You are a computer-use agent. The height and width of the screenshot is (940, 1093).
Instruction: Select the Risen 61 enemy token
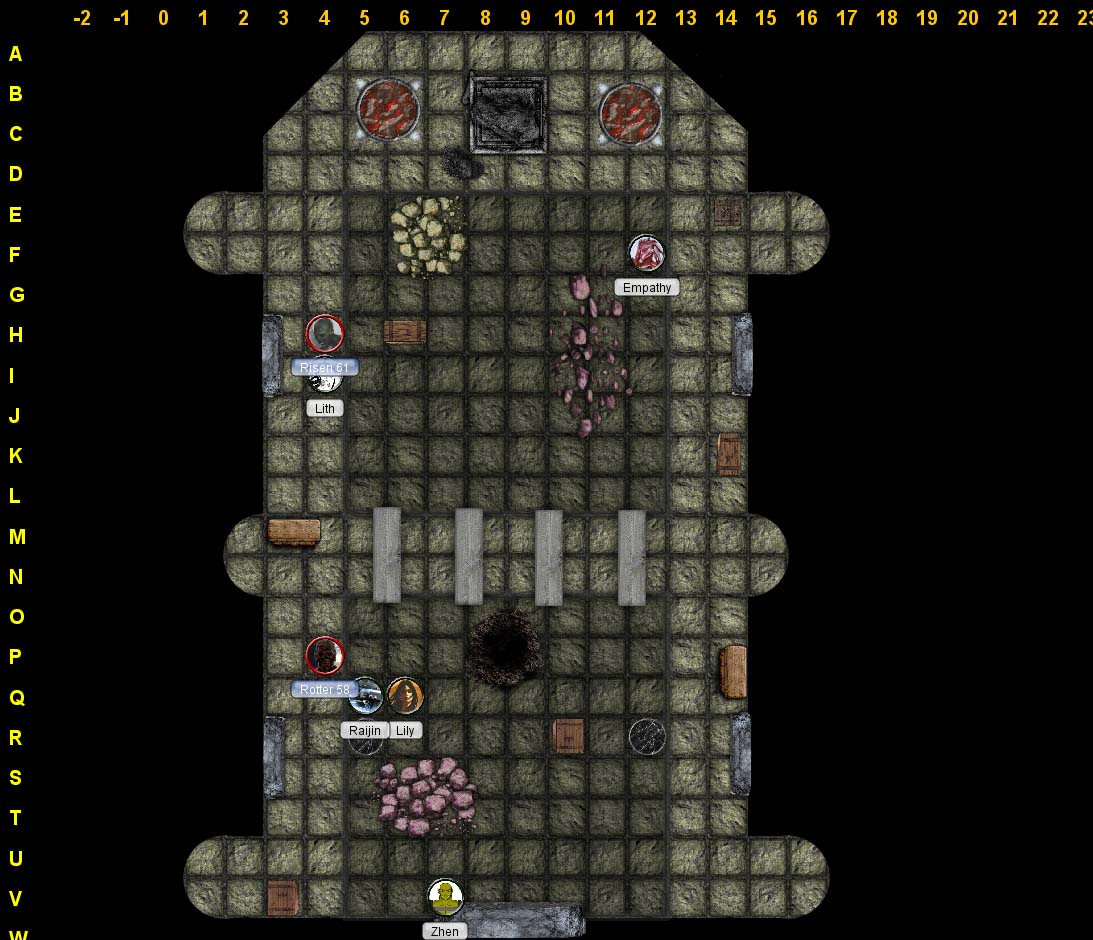coord(324,334)
